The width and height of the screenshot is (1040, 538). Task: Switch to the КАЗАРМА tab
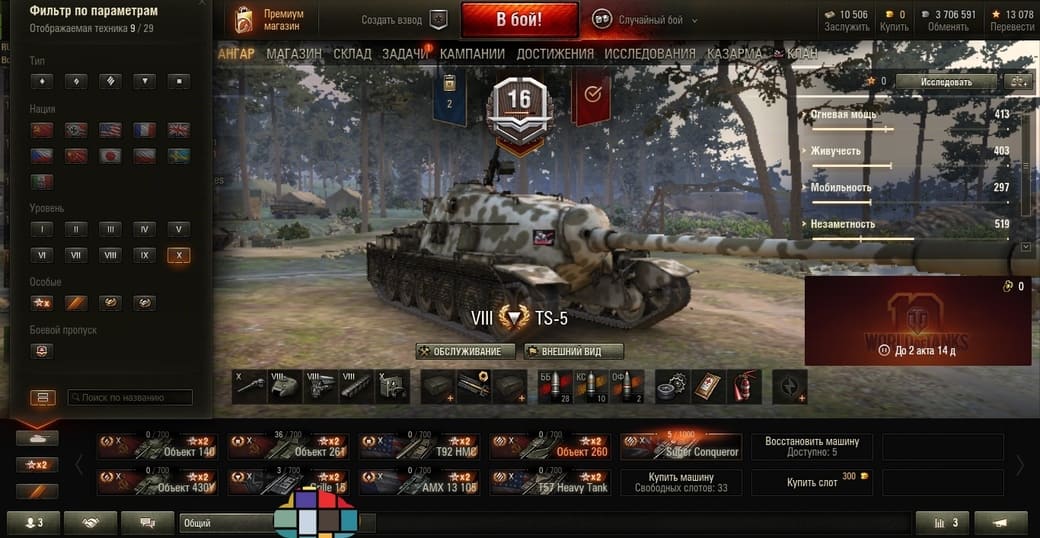734,53
